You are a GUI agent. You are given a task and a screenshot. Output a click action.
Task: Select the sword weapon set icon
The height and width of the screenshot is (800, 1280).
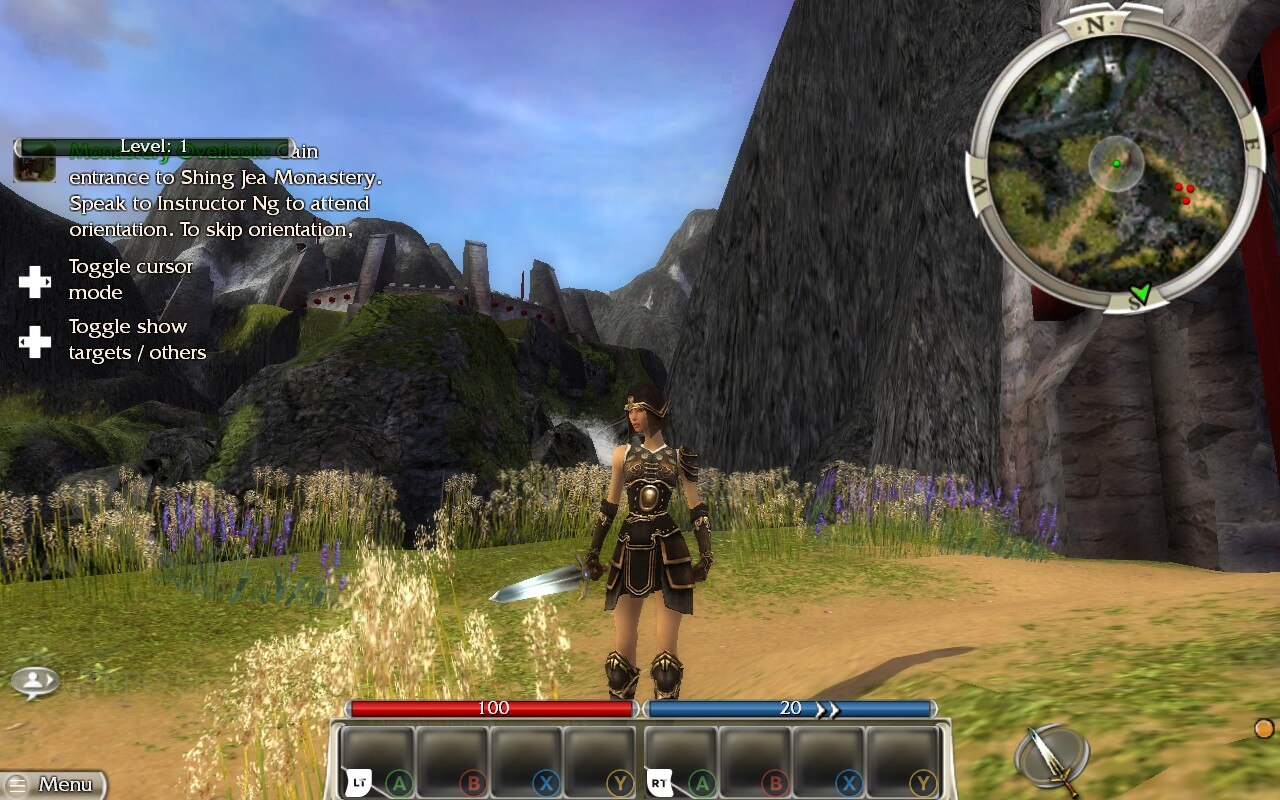pos(1051,757)
